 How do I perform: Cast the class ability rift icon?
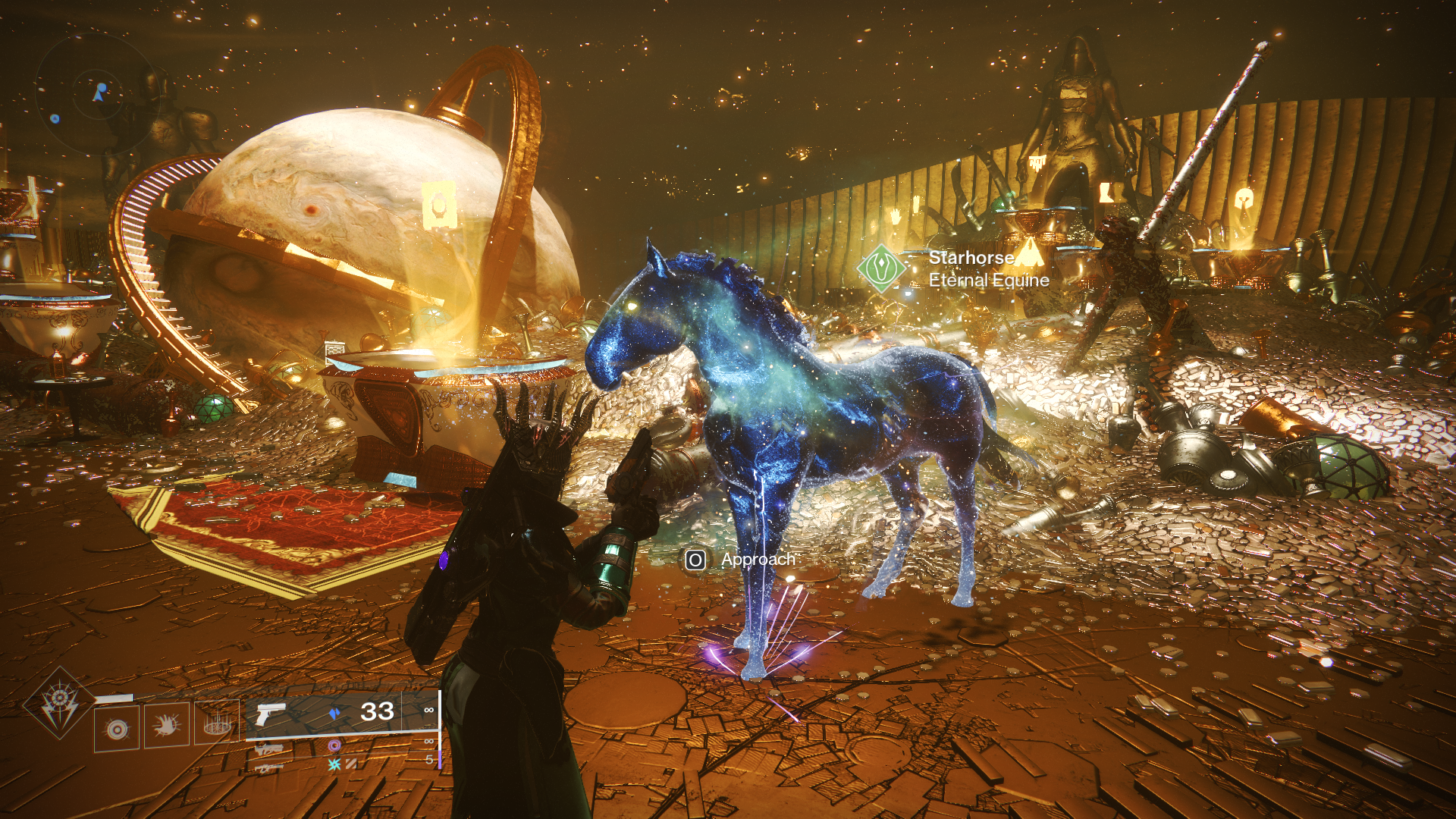coord(217,723)
